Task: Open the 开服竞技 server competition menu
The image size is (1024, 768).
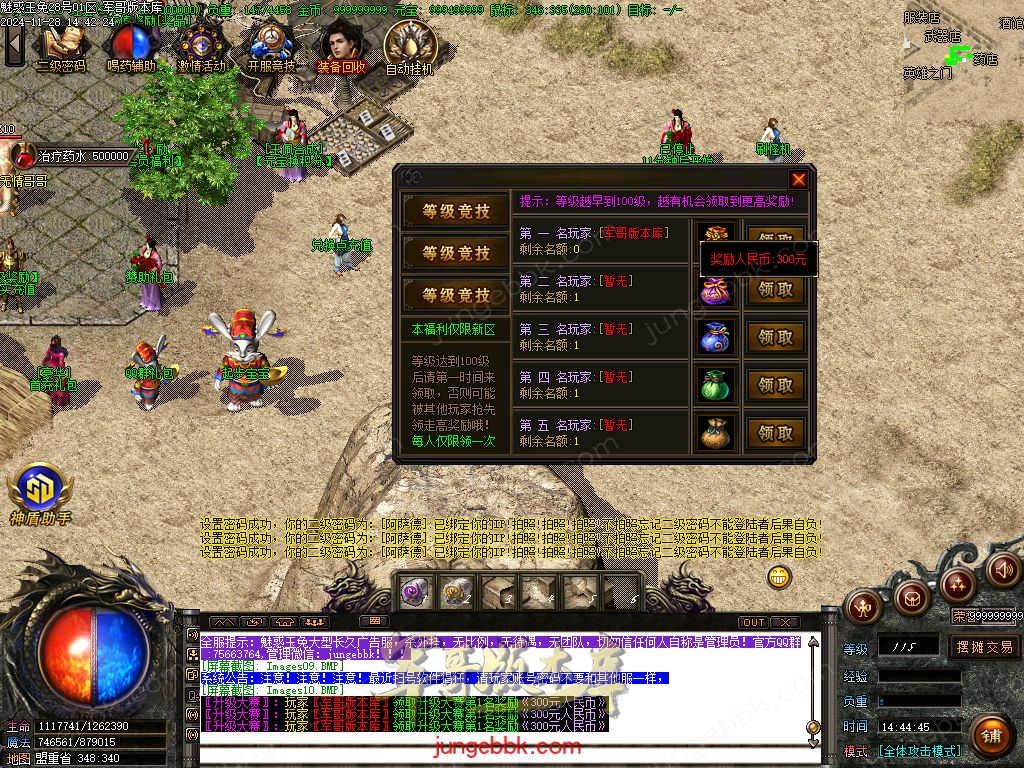Action: tap(272, 46)
